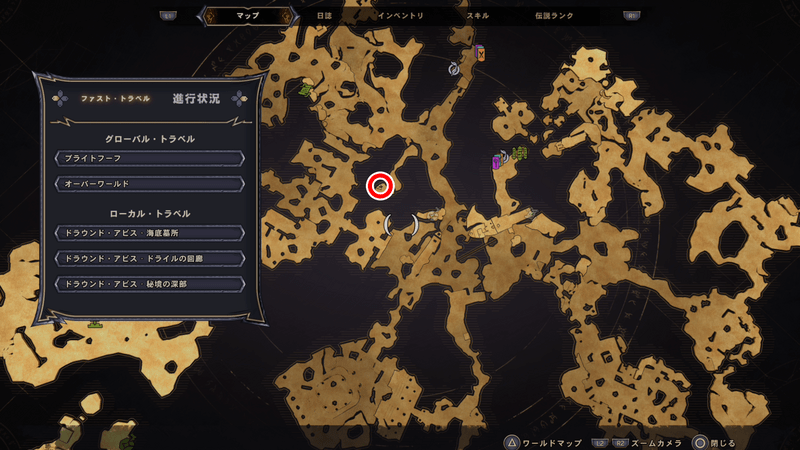Select ドラウンド・アビス 秘境の深部 travel entry
Image resolution: width=800 pixels, height=450 pixels.
point(148,284)
